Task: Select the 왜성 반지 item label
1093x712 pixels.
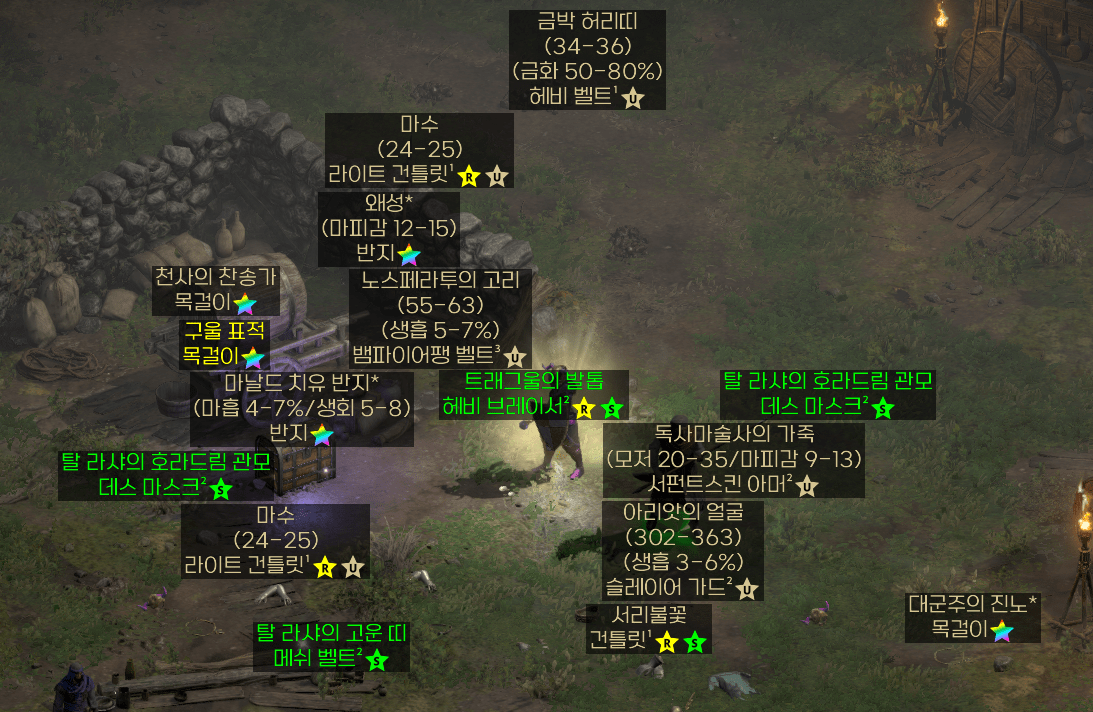Action: 389,228
